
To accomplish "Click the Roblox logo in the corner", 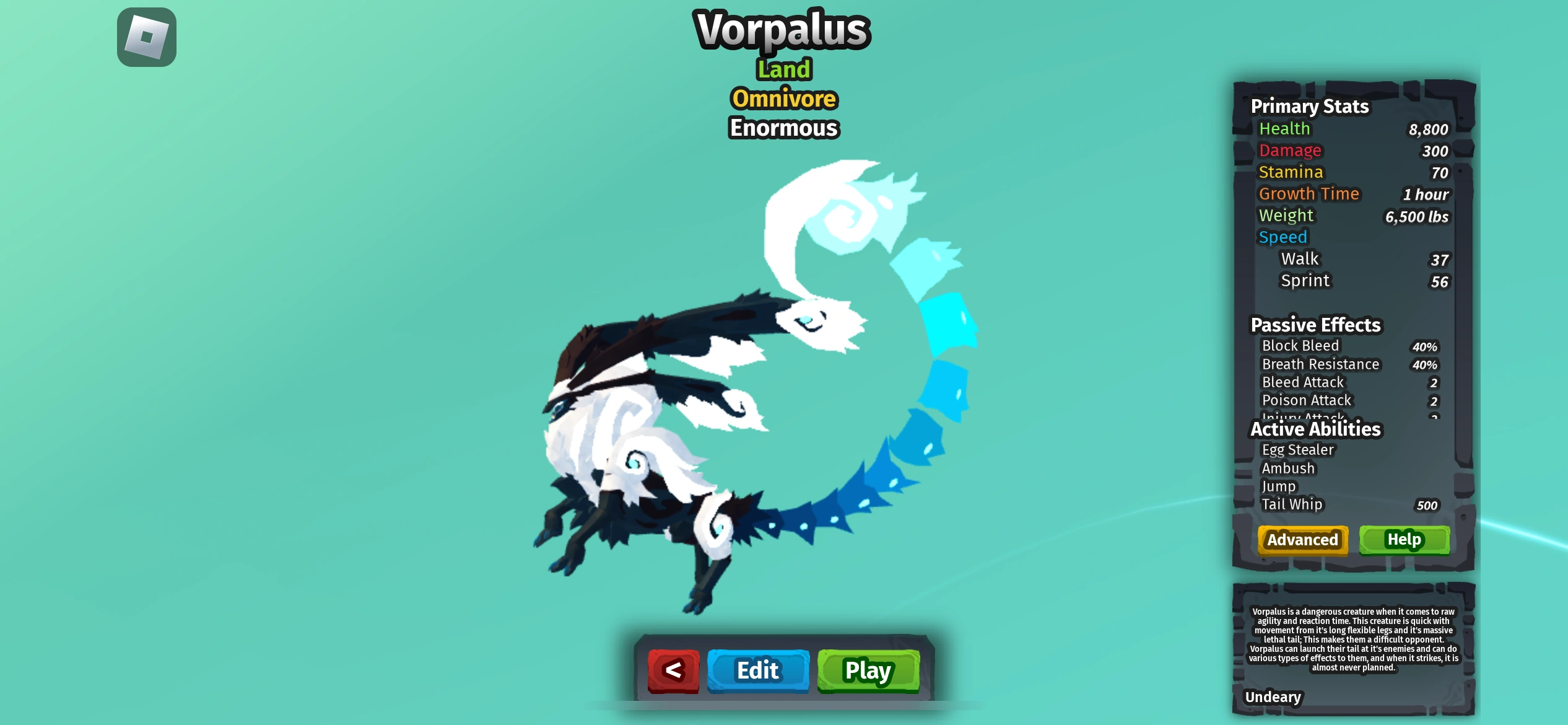I will pyautogui.click(x=147, y=38).
